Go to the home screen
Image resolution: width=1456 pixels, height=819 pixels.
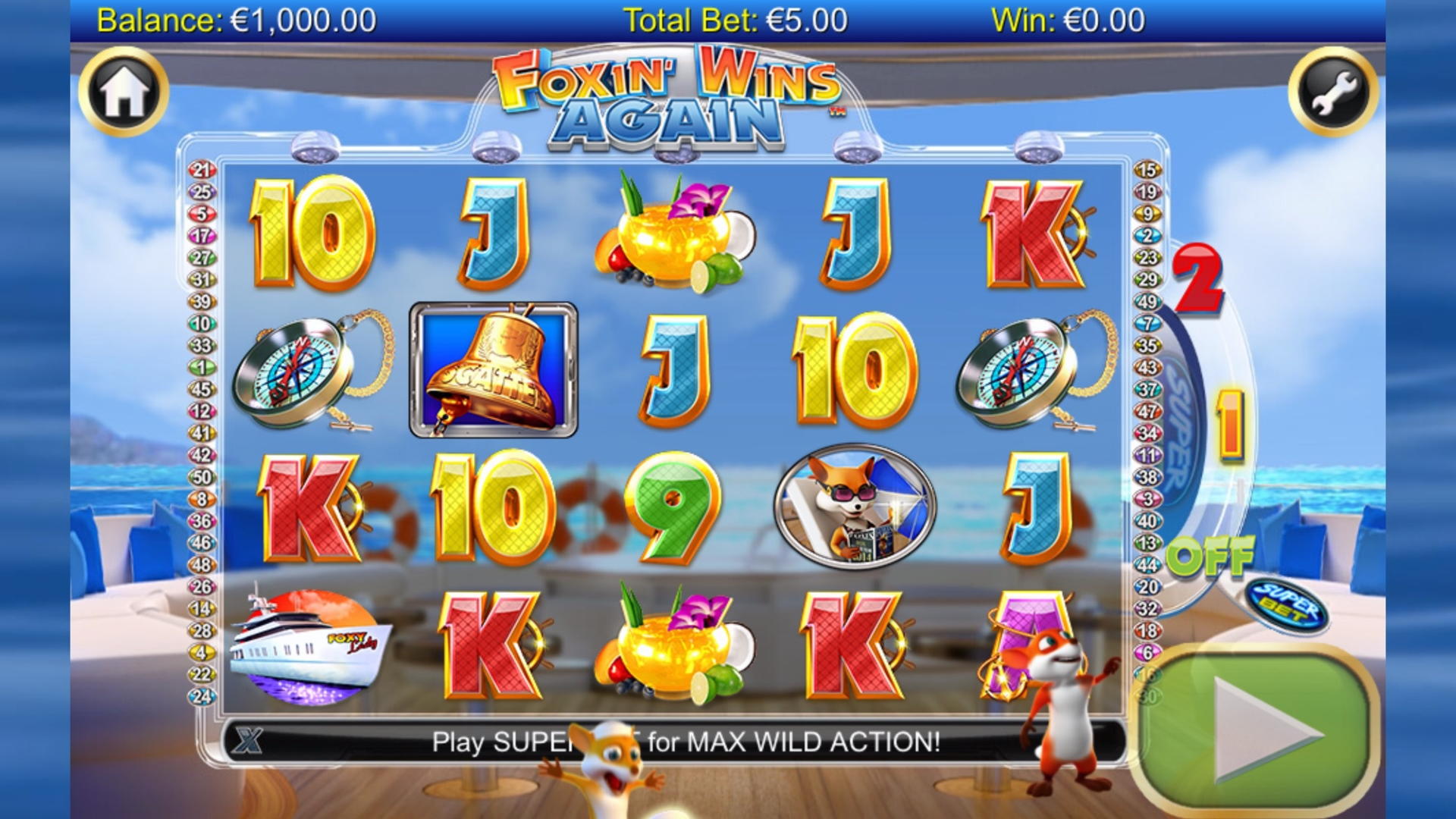point(124,92)
